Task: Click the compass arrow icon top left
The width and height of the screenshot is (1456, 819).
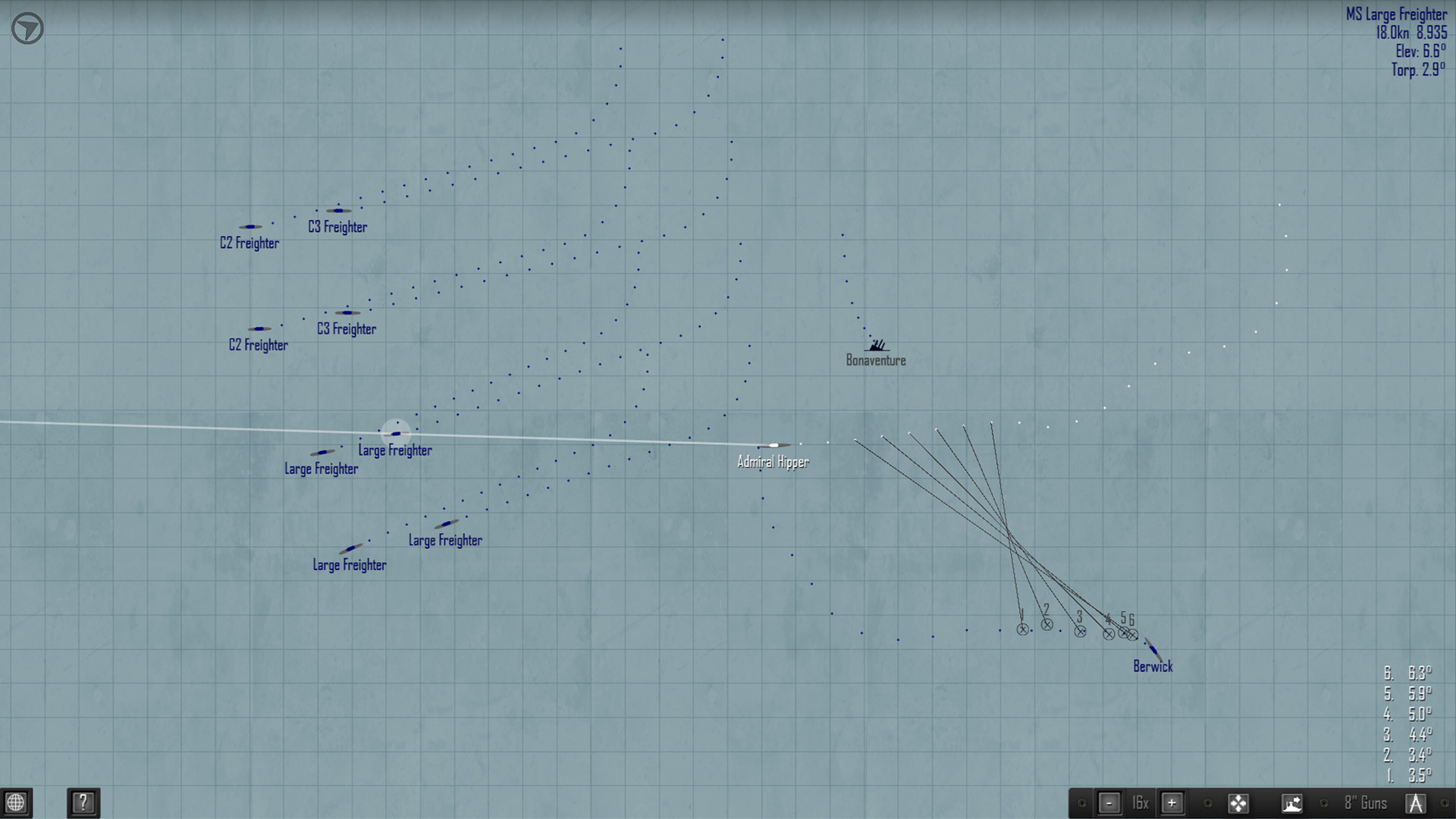Action: pos(27,27)
